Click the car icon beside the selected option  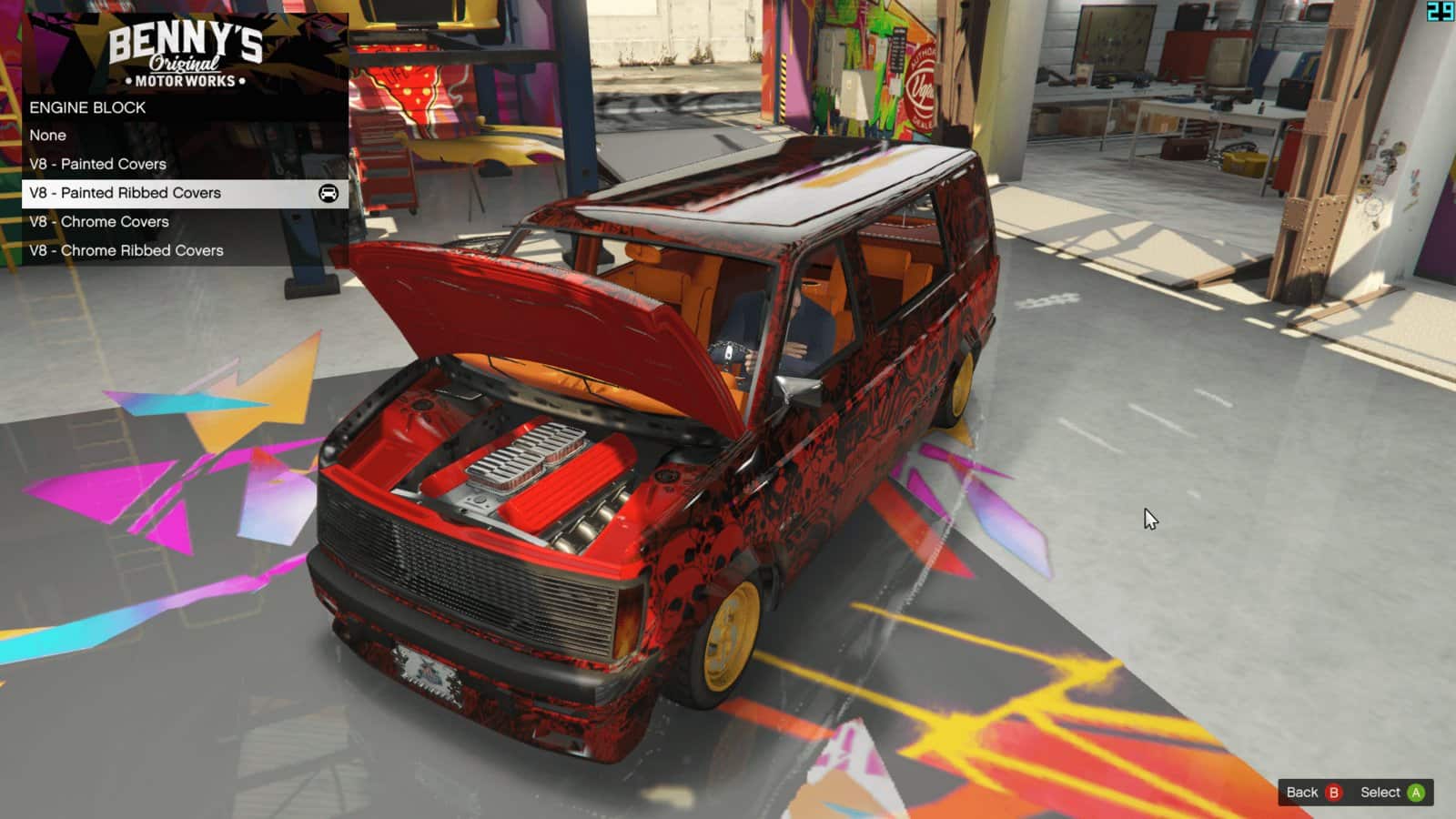(329, 193)
